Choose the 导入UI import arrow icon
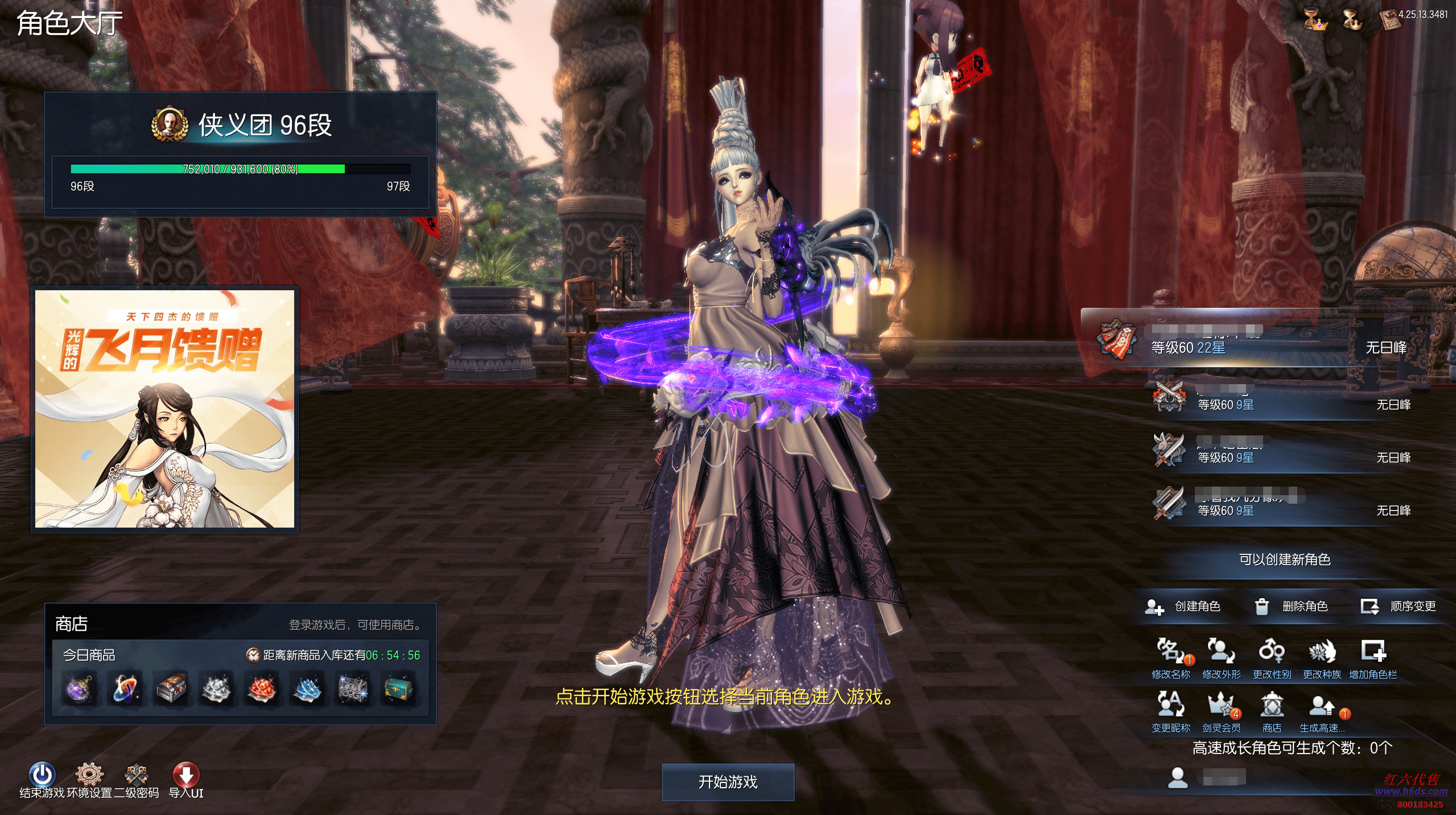1456x815 pixels. point(186,775)
